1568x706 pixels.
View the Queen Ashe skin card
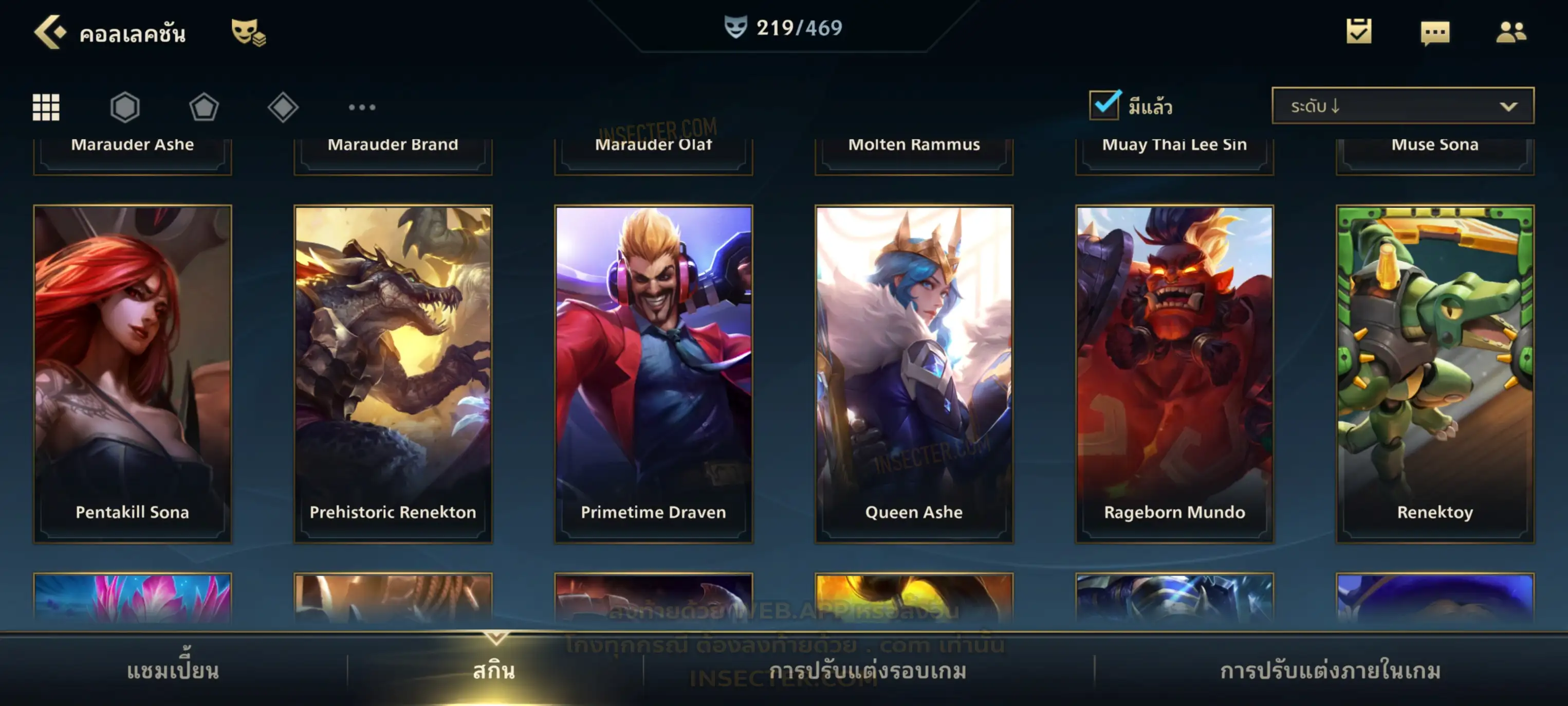pos(914,373)
